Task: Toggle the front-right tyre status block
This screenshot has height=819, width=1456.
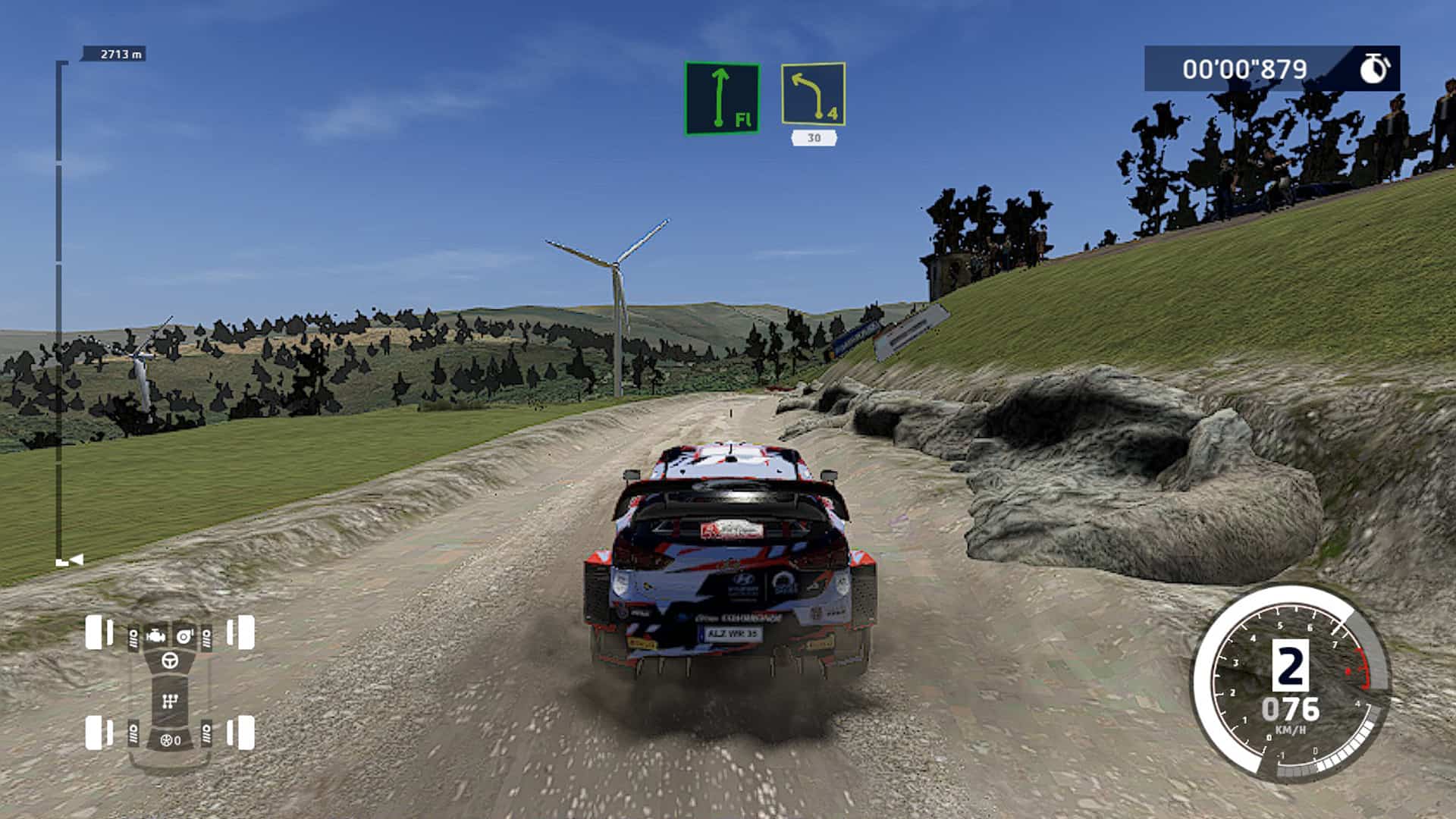Action: 245,632
